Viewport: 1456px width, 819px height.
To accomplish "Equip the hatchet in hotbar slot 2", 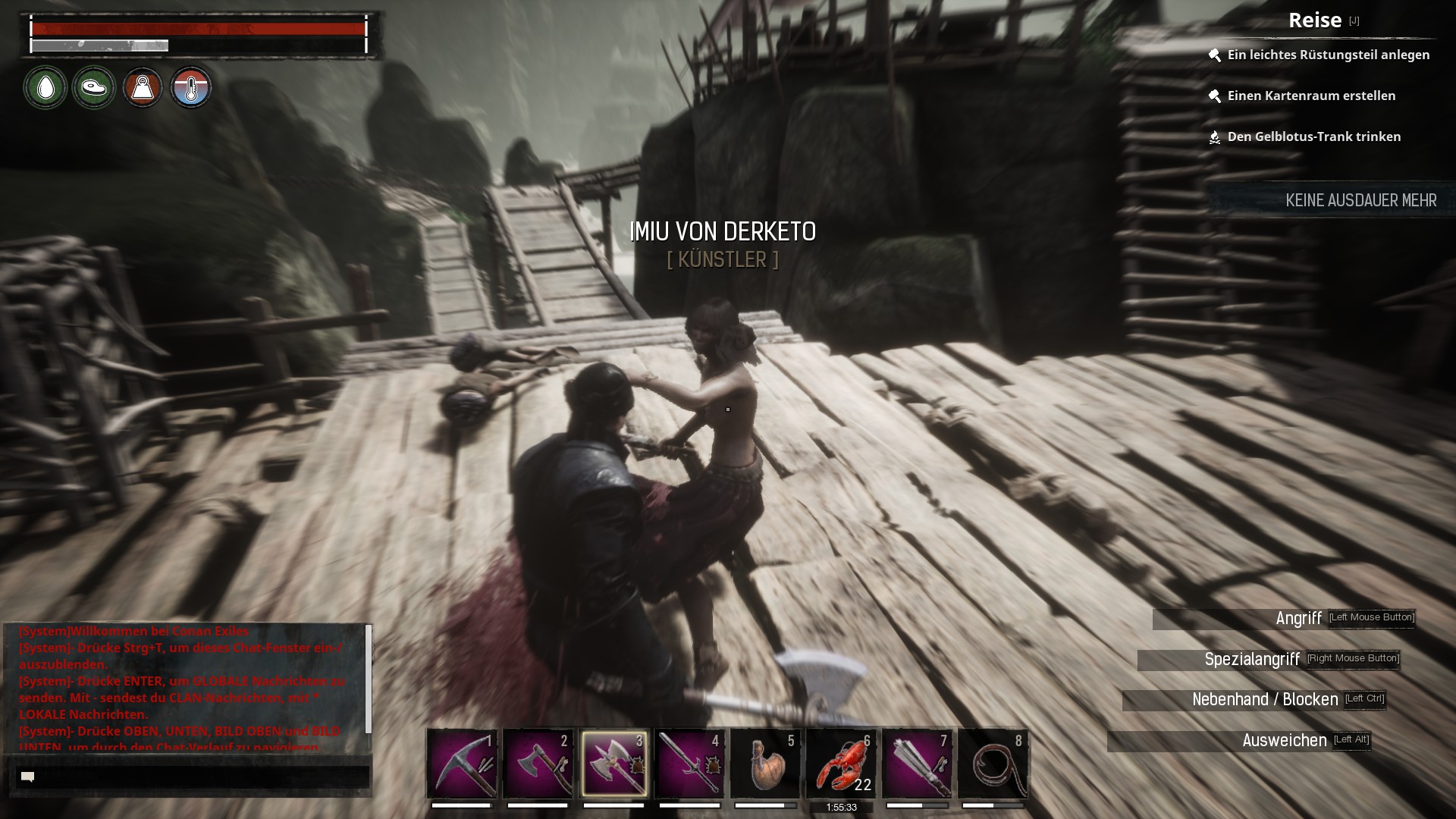I will point(538,763).
